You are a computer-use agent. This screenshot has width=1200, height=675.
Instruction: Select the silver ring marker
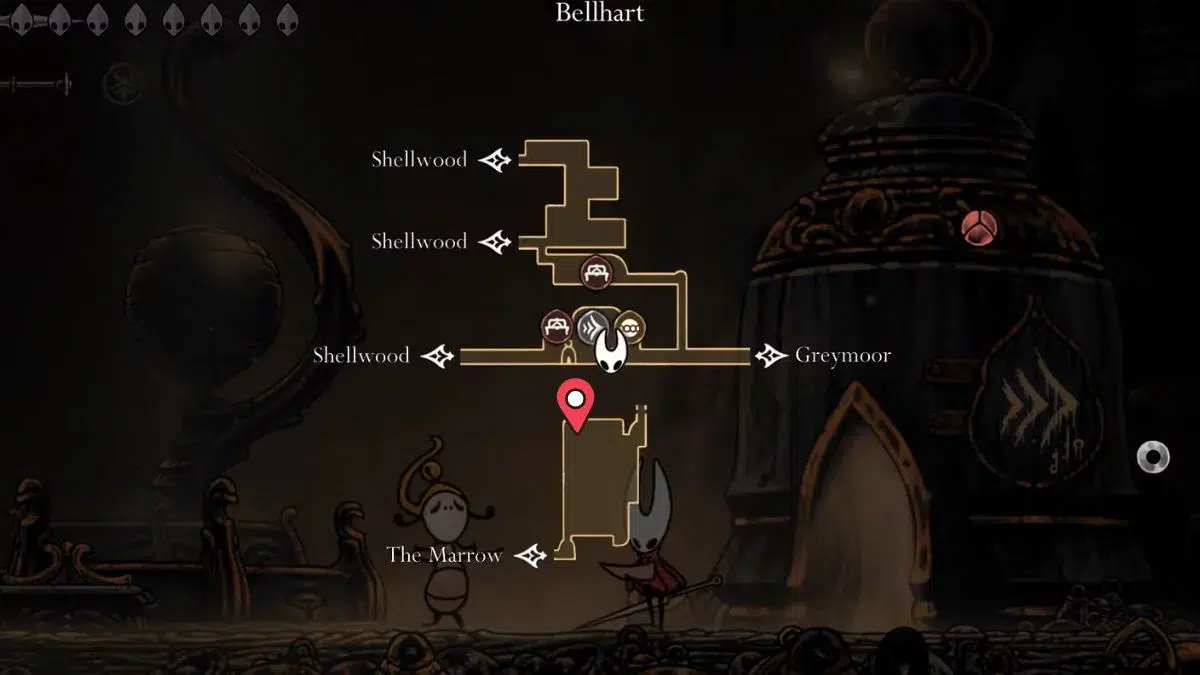point(1153,457)
